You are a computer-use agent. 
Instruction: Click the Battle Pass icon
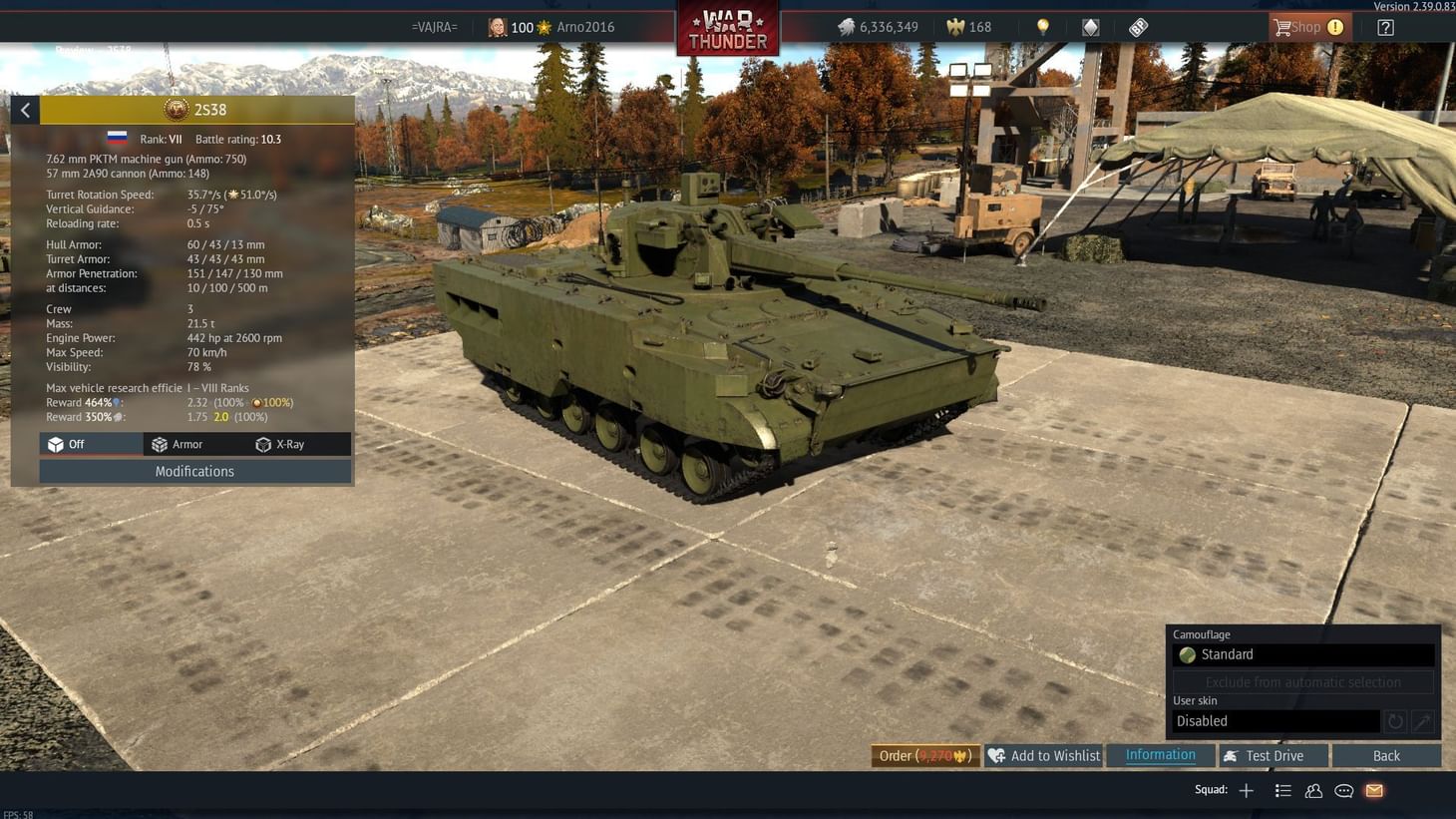tap(1138, 27)
